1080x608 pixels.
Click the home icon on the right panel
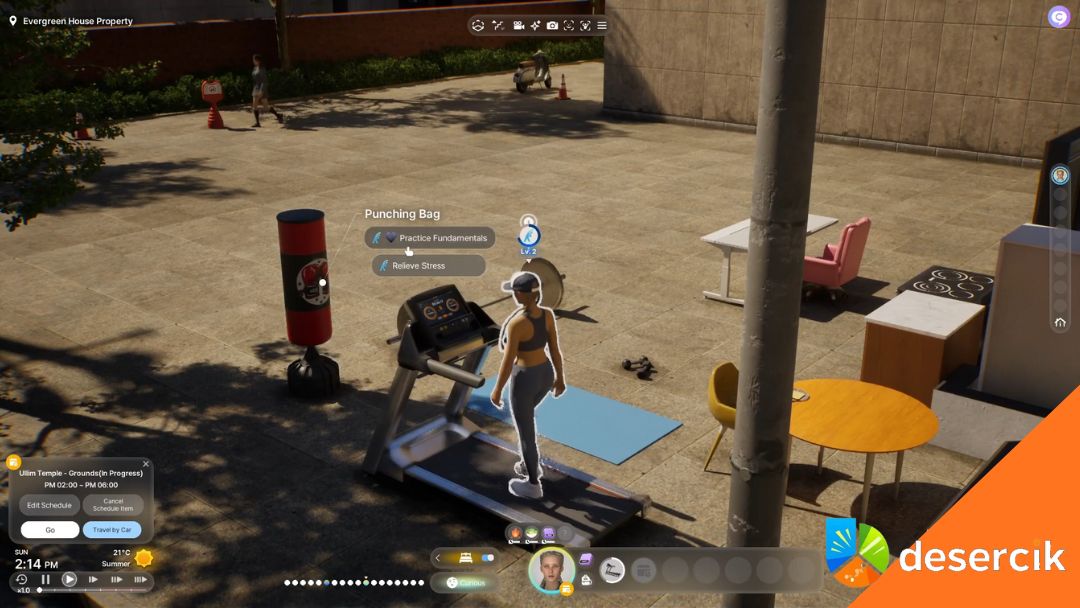tap(1060, 323)
